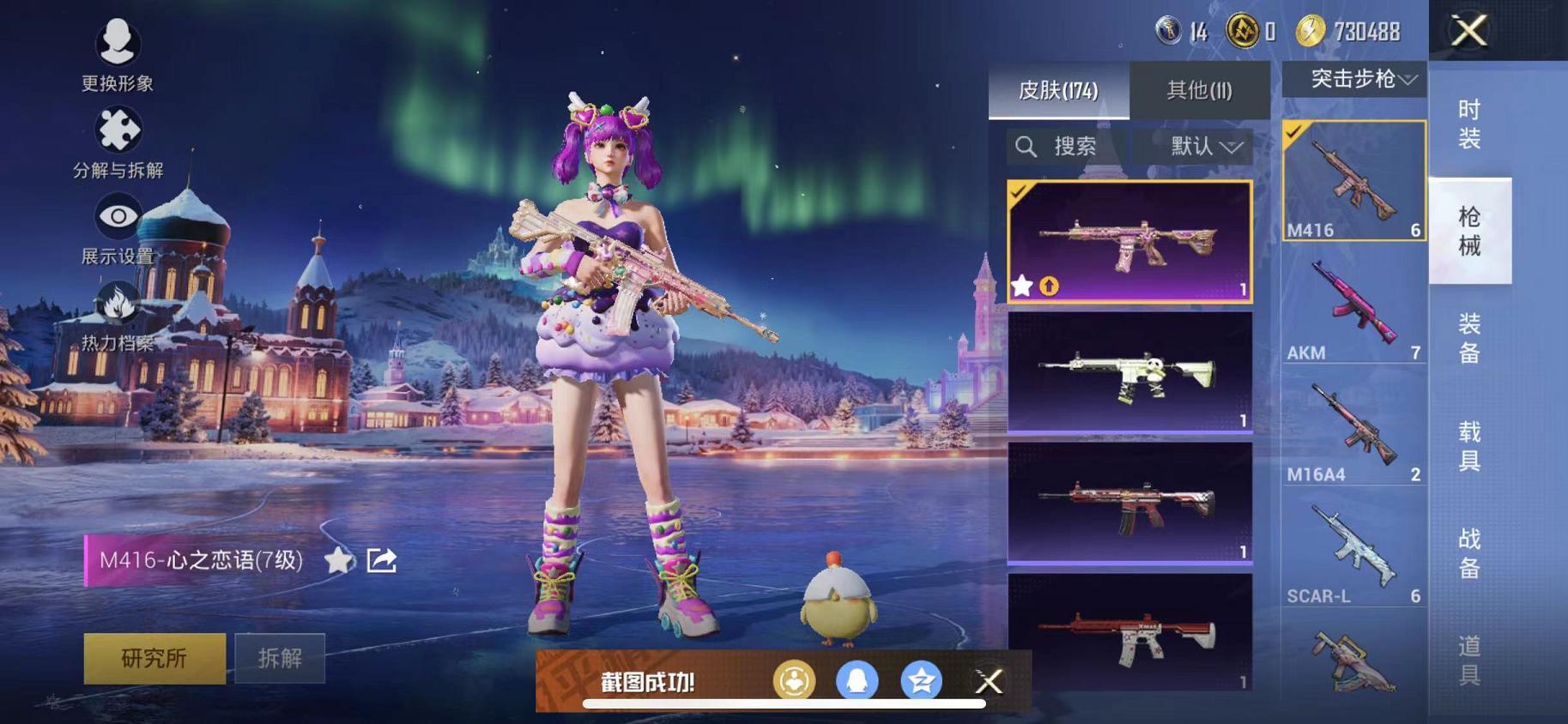Viewport: 1568px width, 724px height.
Task: Tap the search magnifier in the skin panel
Action: 1026,146
